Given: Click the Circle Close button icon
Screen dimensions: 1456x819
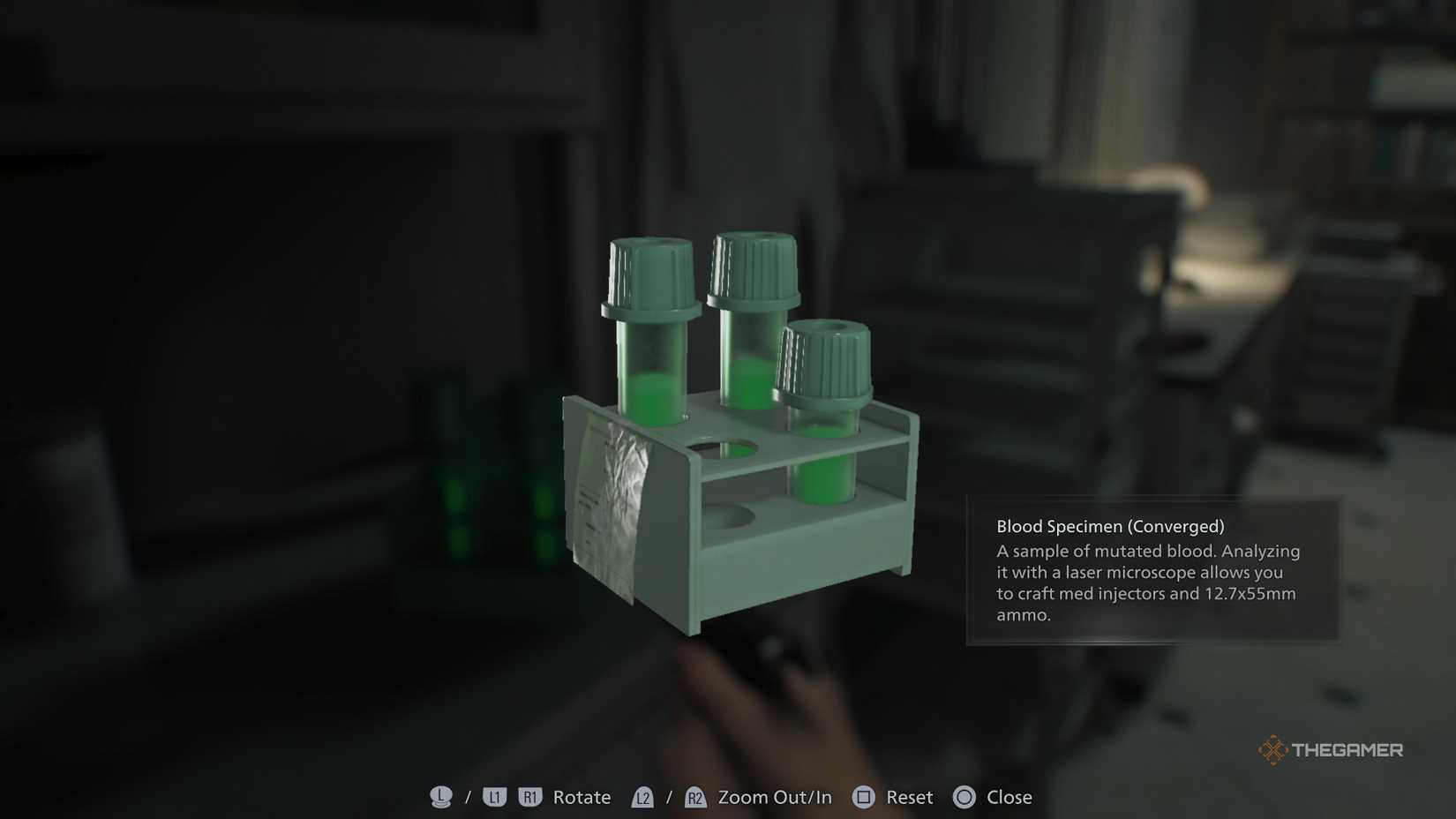Looking at the screenshot, I should pos(963,797).
